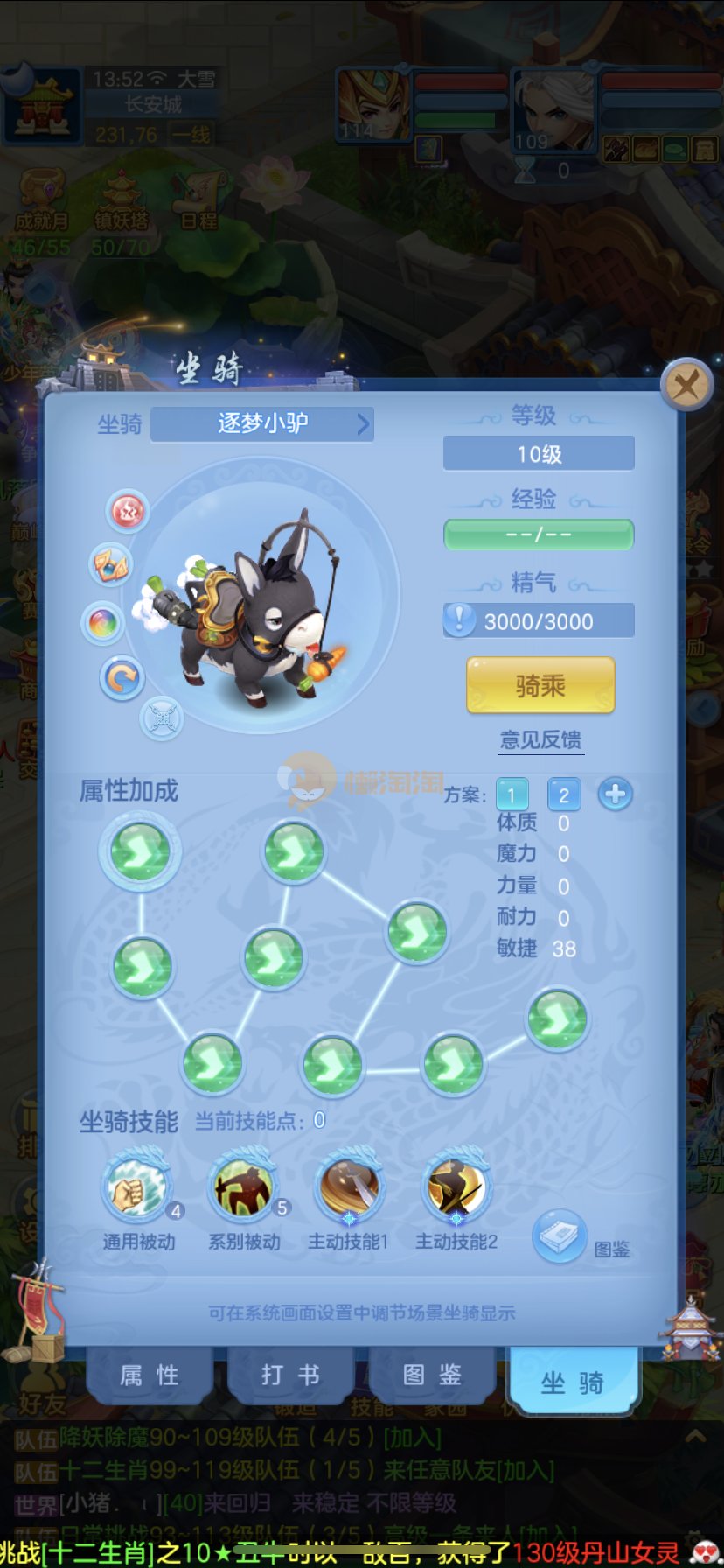The height and width of the screenshot is (1568, 724).
Task: Open the 意见反馈 feedback link
Action: (540, 740)
